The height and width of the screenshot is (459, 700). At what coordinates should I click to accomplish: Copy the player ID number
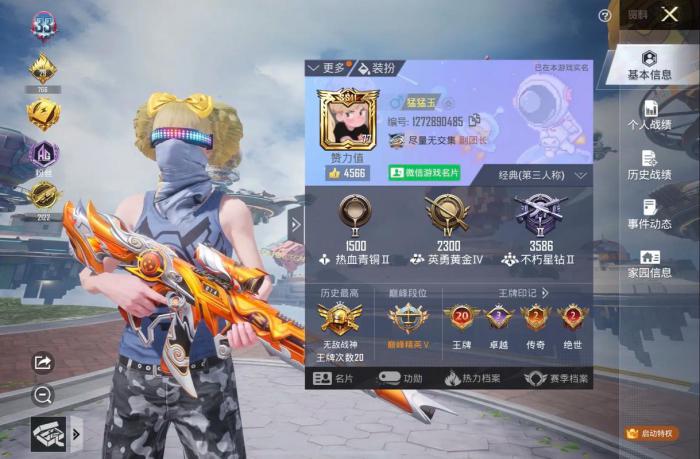475,121
